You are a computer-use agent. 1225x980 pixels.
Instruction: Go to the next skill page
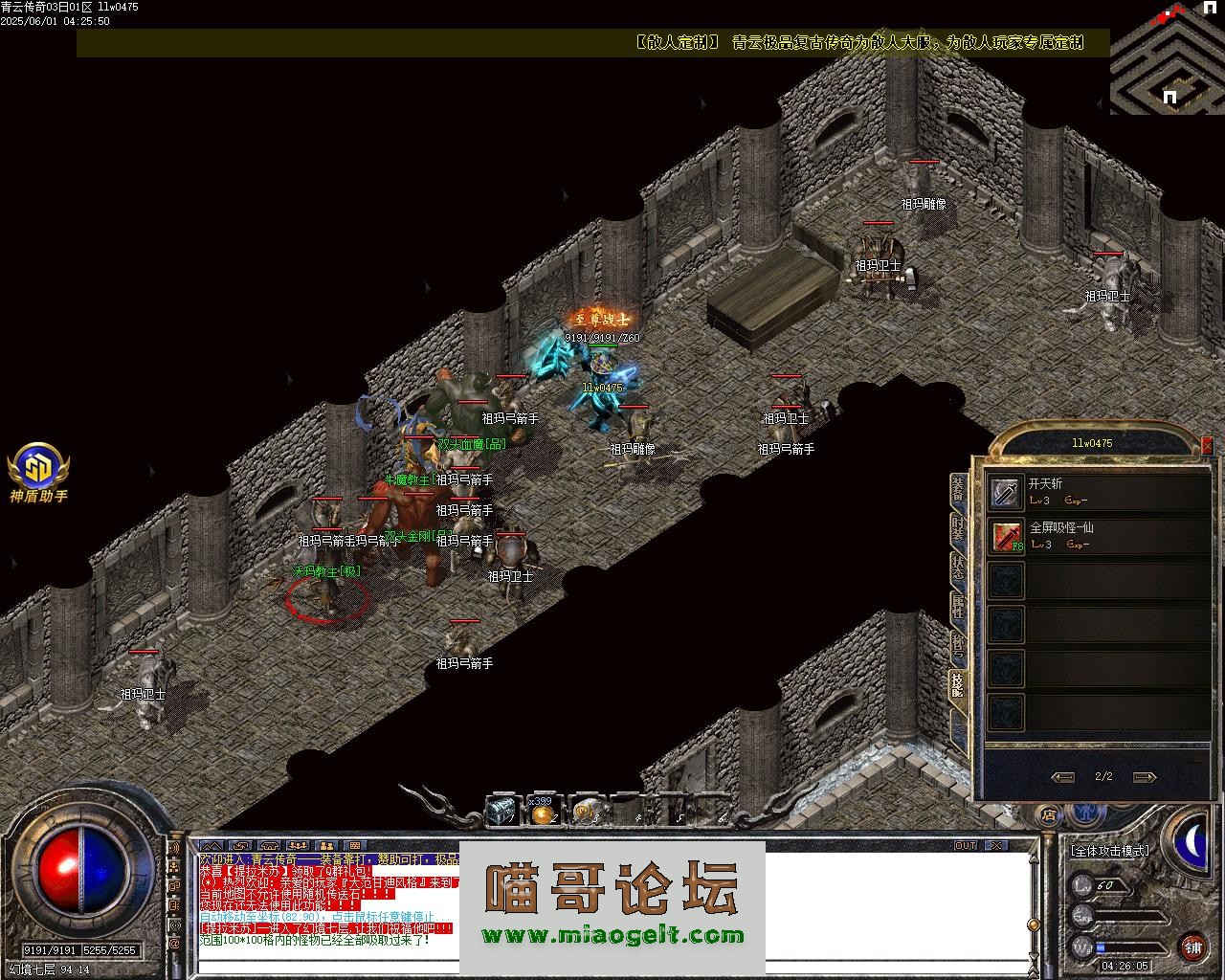tap(1144, 777)
